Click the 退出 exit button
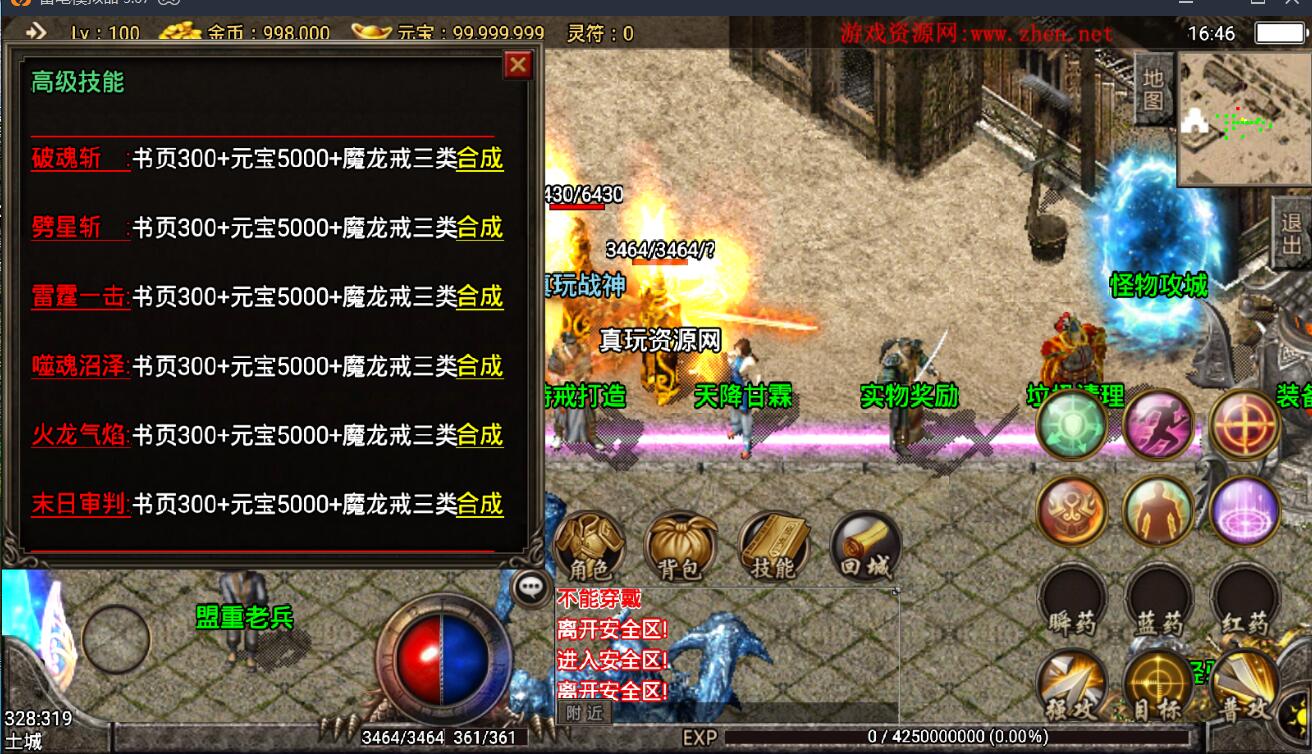The height and width of the screenshot is (754, 1312). point(1291,233)
